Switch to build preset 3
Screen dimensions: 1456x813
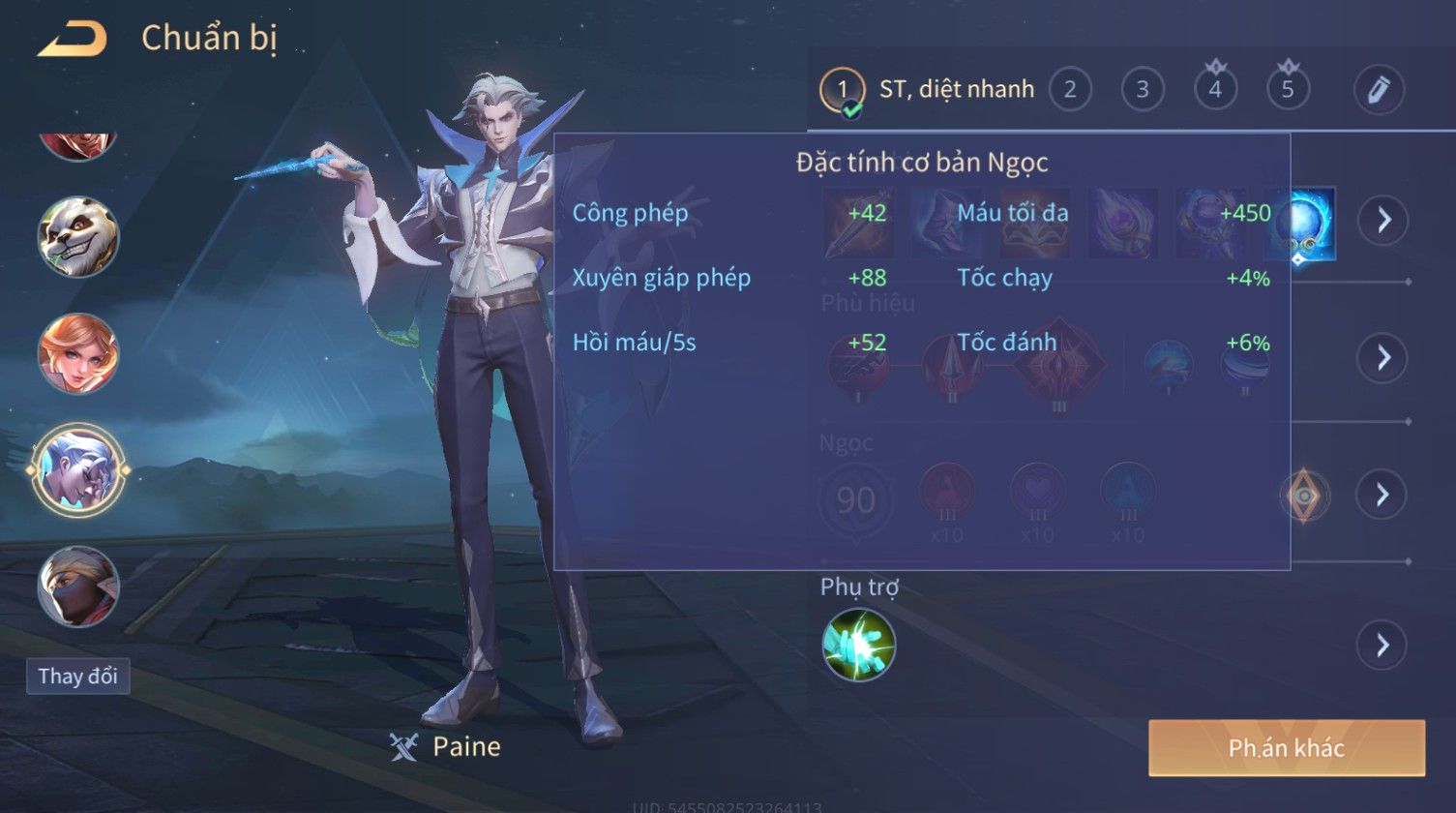1142,90
